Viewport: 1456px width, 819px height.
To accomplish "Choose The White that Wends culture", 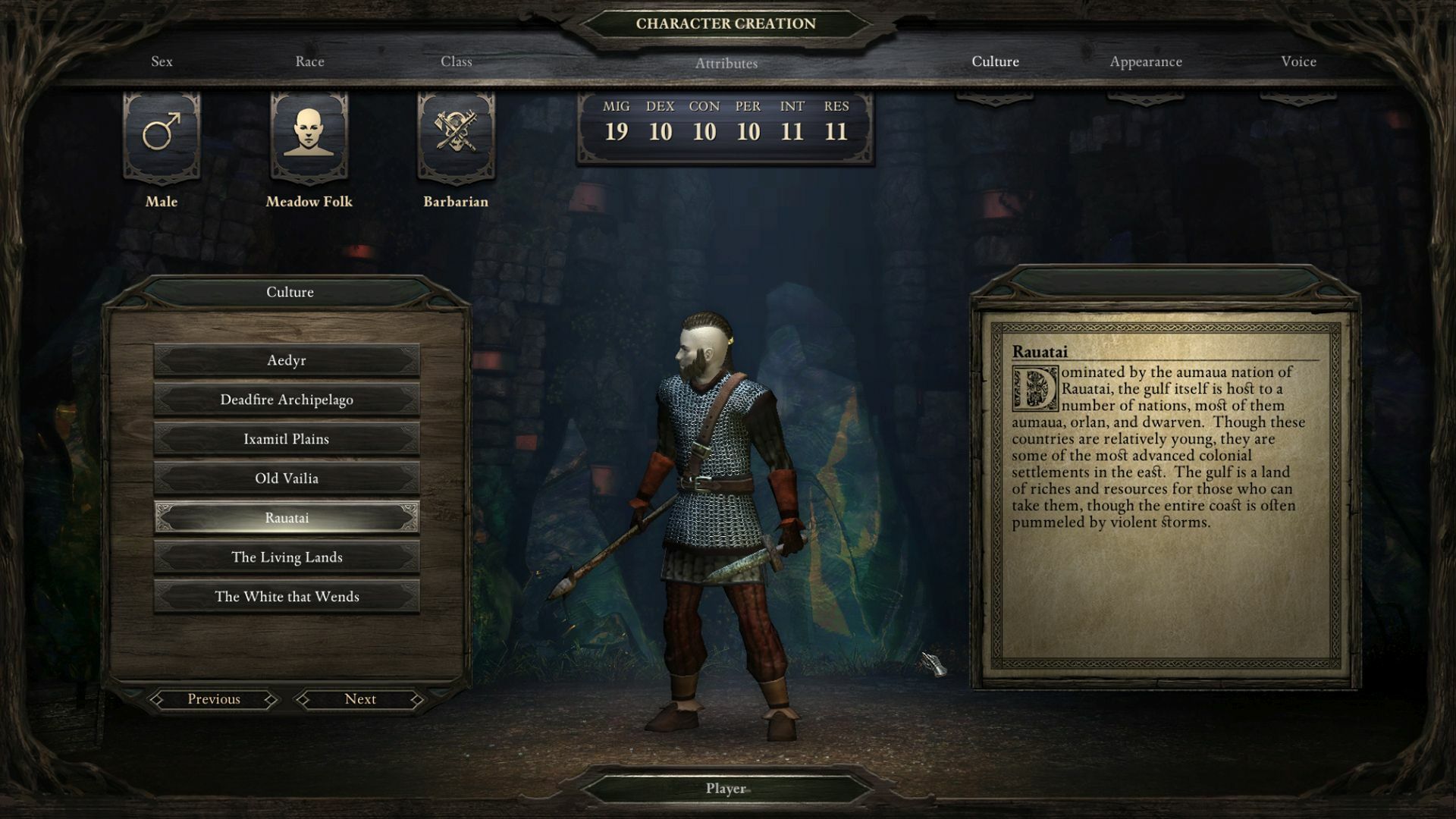I will pyautogui.click(x=287, y=596).
